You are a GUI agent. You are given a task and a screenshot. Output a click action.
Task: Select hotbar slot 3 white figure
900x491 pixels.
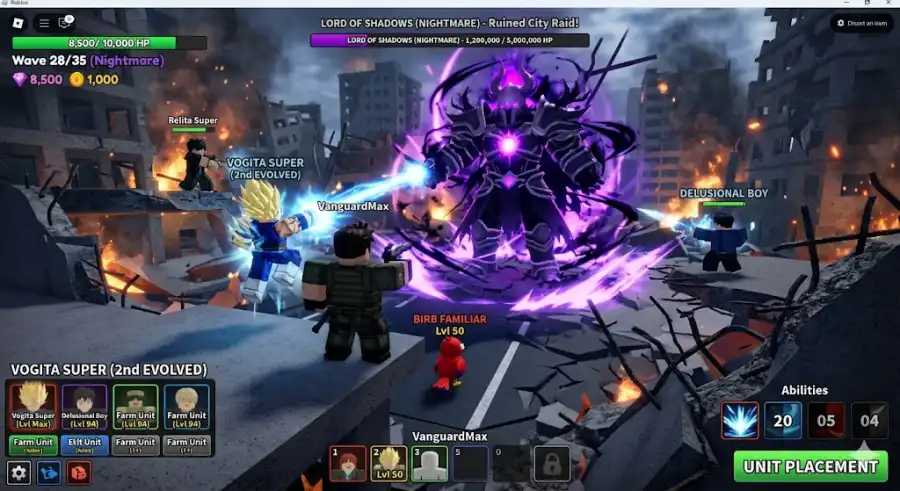pyautogui.click(x=429, y=463)
